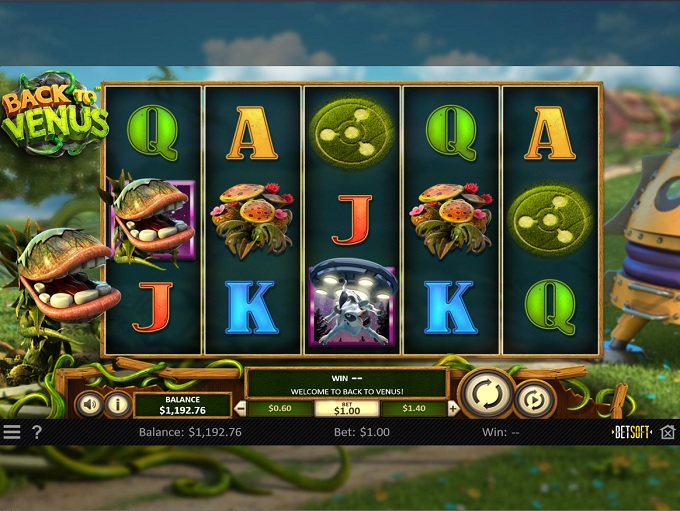This screenshot has width=680, height=511.
Task: Decrease the bet with the minus button
Action: pyautogui.click(x=240, y=408)
